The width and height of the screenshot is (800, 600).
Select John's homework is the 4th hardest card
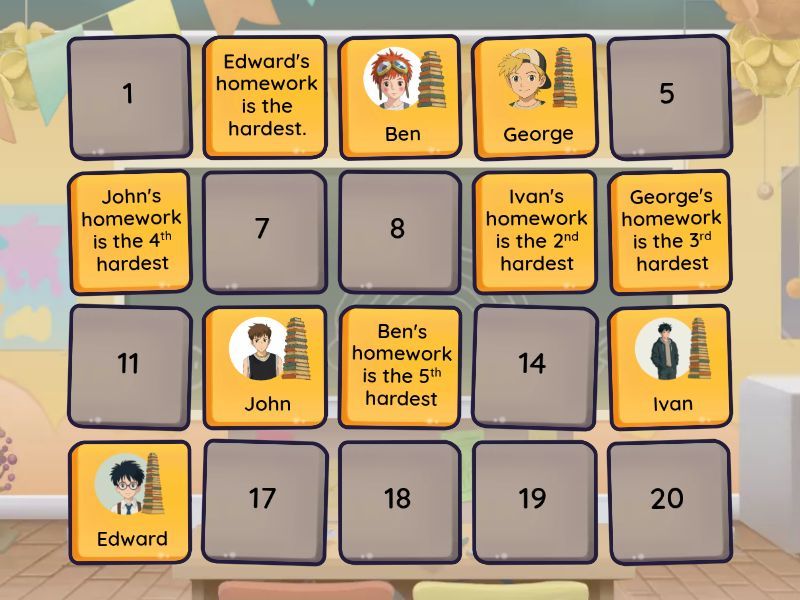pos(131,231)
